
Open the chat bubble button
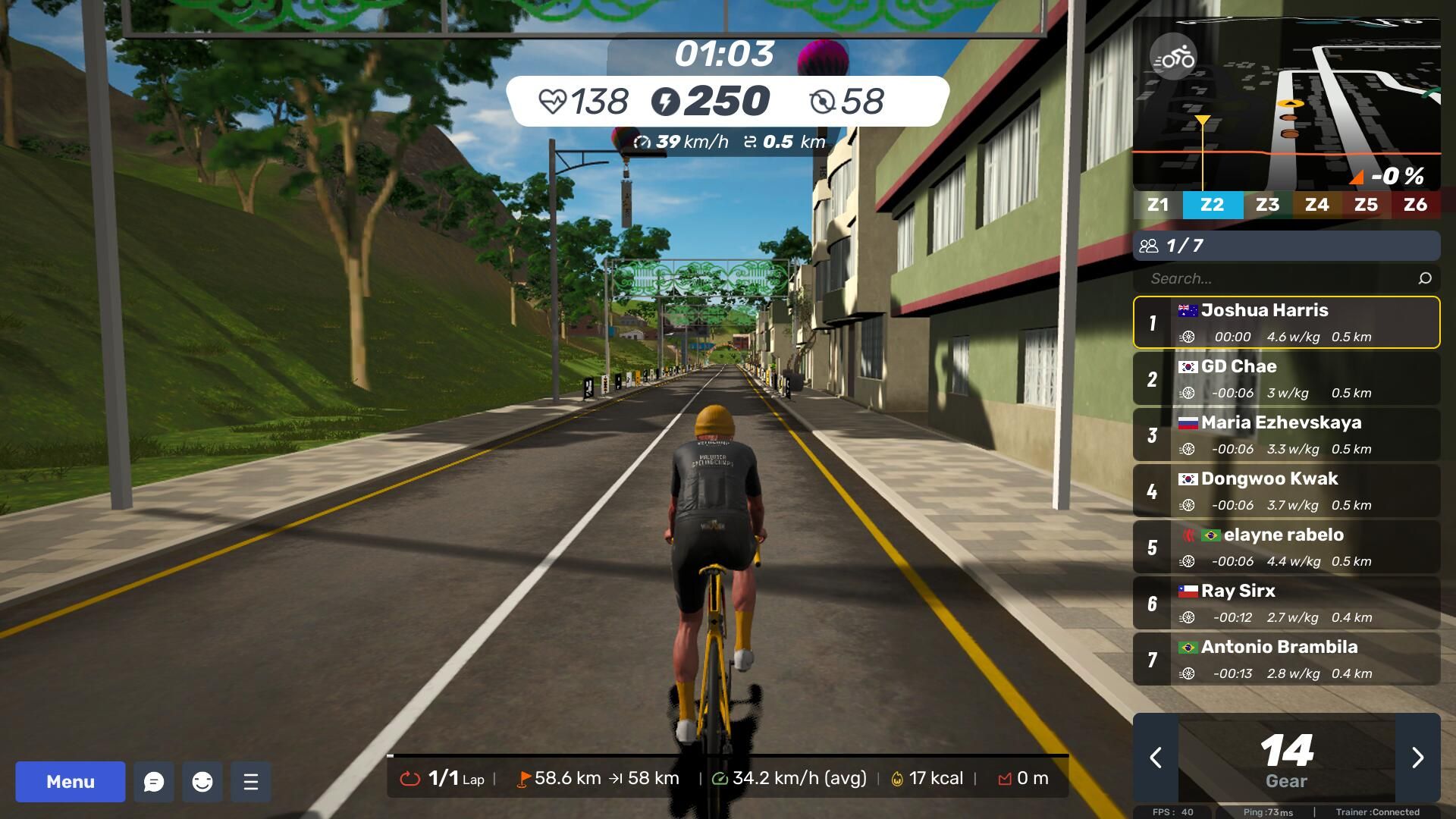154,782
